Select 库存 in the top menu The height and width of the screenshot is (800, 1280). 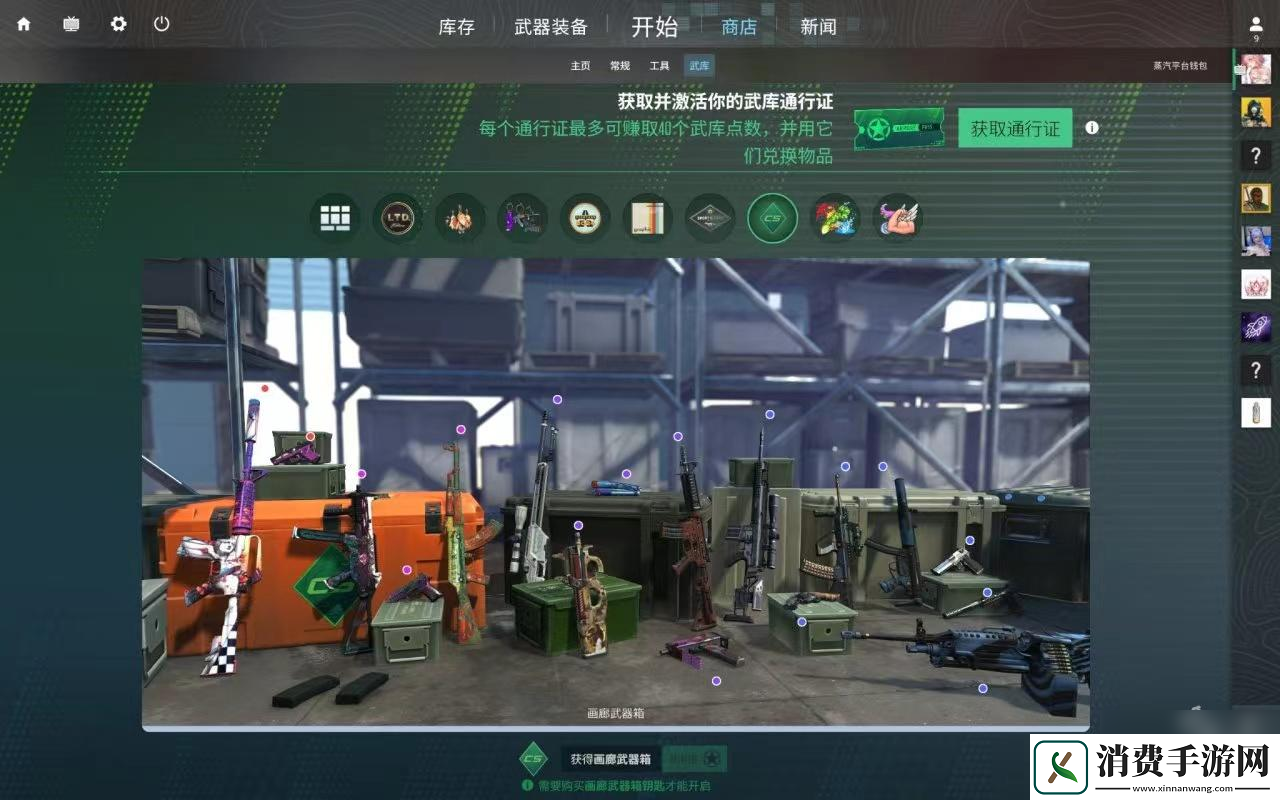[x=456, y=27]
